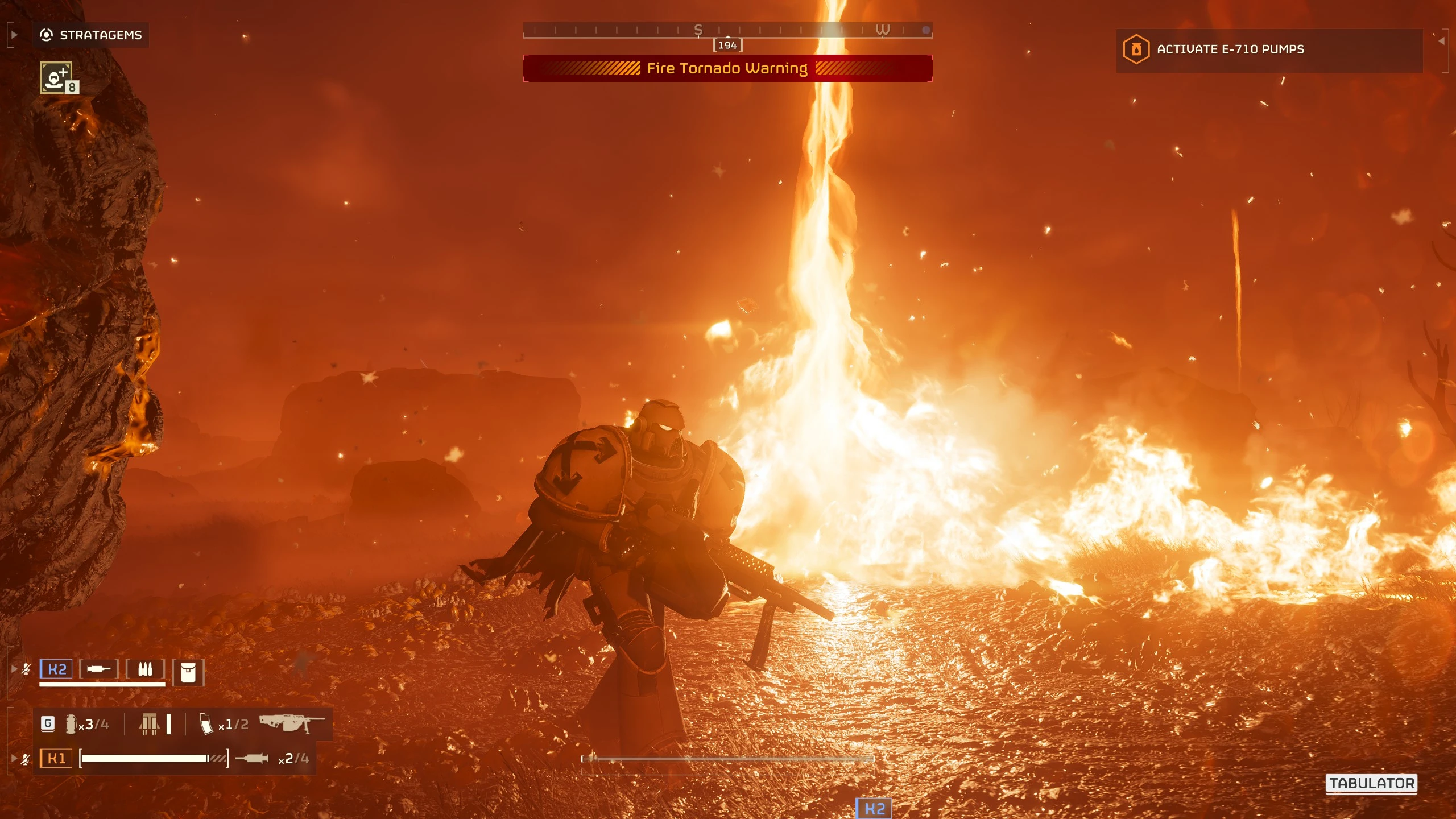
Task: Select the grenade icon in the loadout bar
Action: [x=71, y=724]
